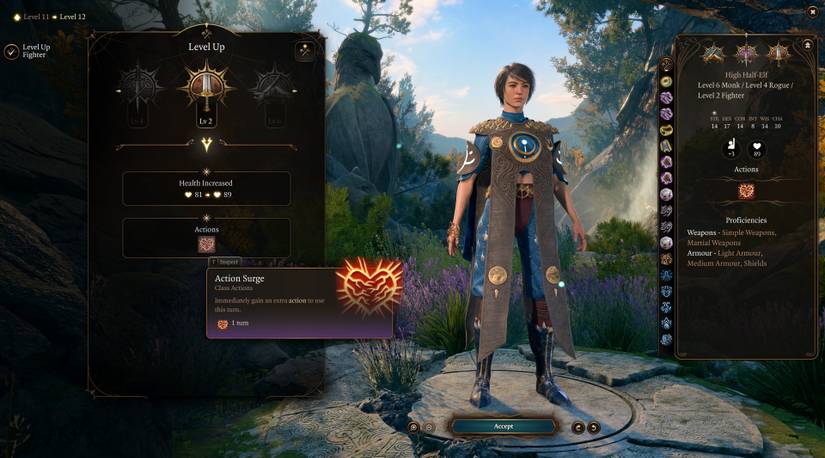Click the undo arrow beside Accept
Image resolution: width=825 pixels, height=458 pixels.
pyautogui.click(x=578, y=427)
